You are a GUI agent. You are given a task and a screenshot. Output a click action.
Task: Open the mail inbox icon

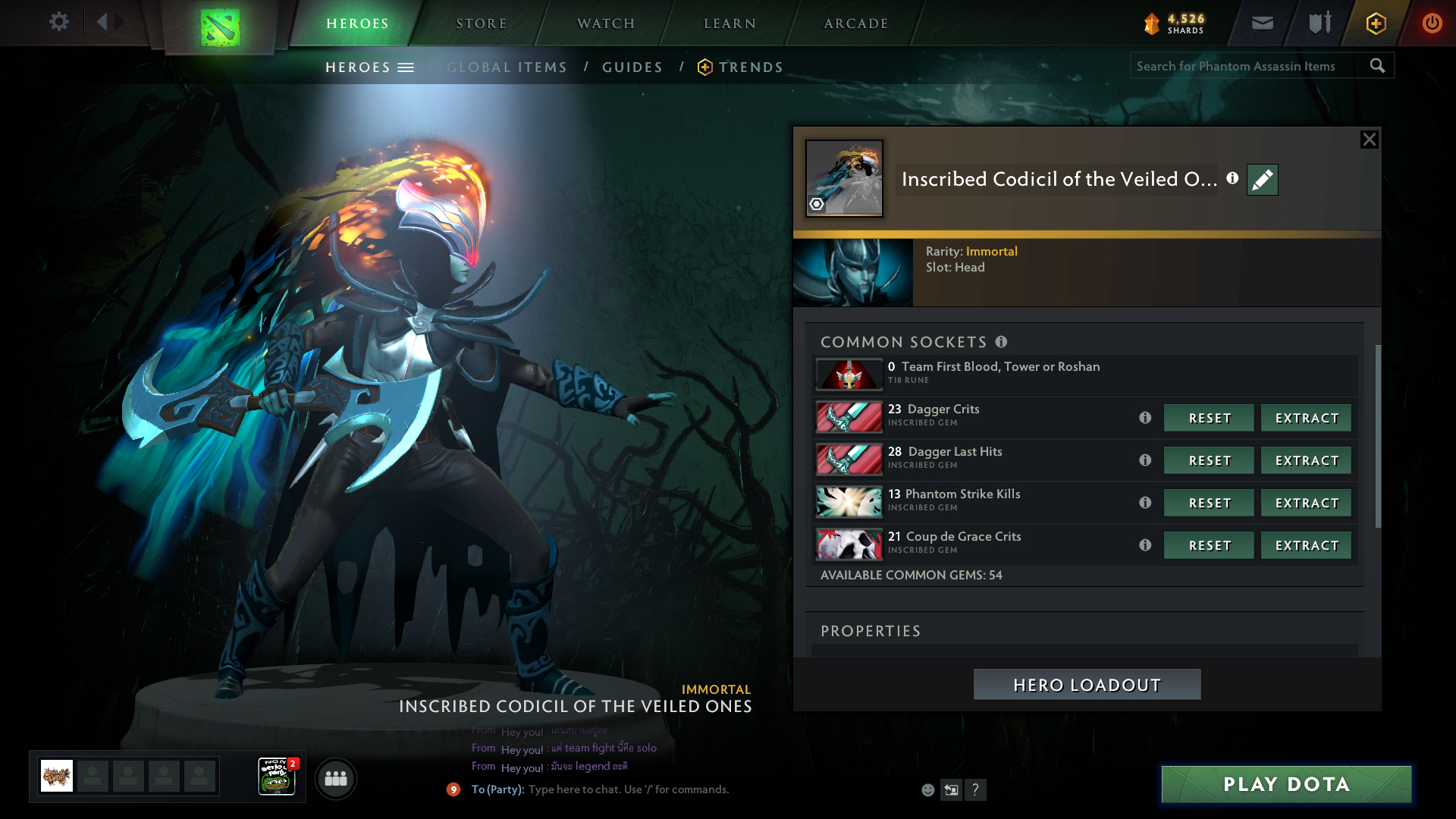click(1263, 23)
